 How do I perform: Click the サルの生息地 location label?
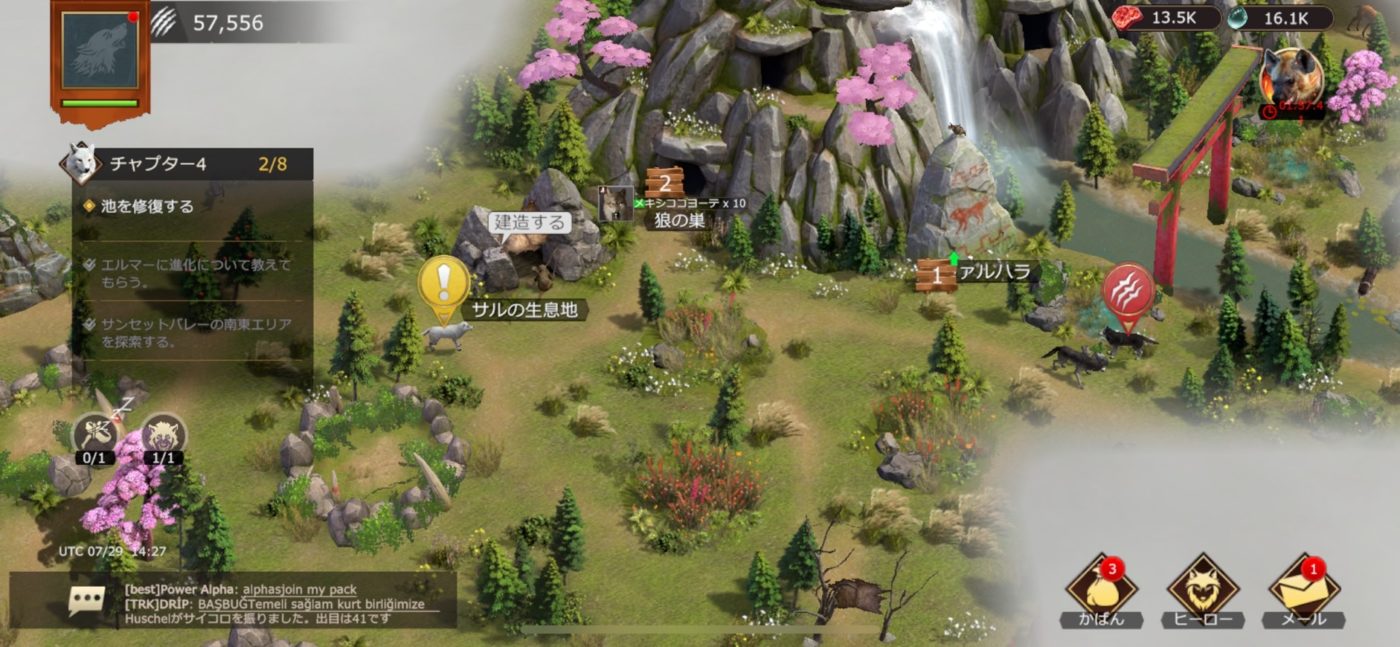tap(525, 310)
